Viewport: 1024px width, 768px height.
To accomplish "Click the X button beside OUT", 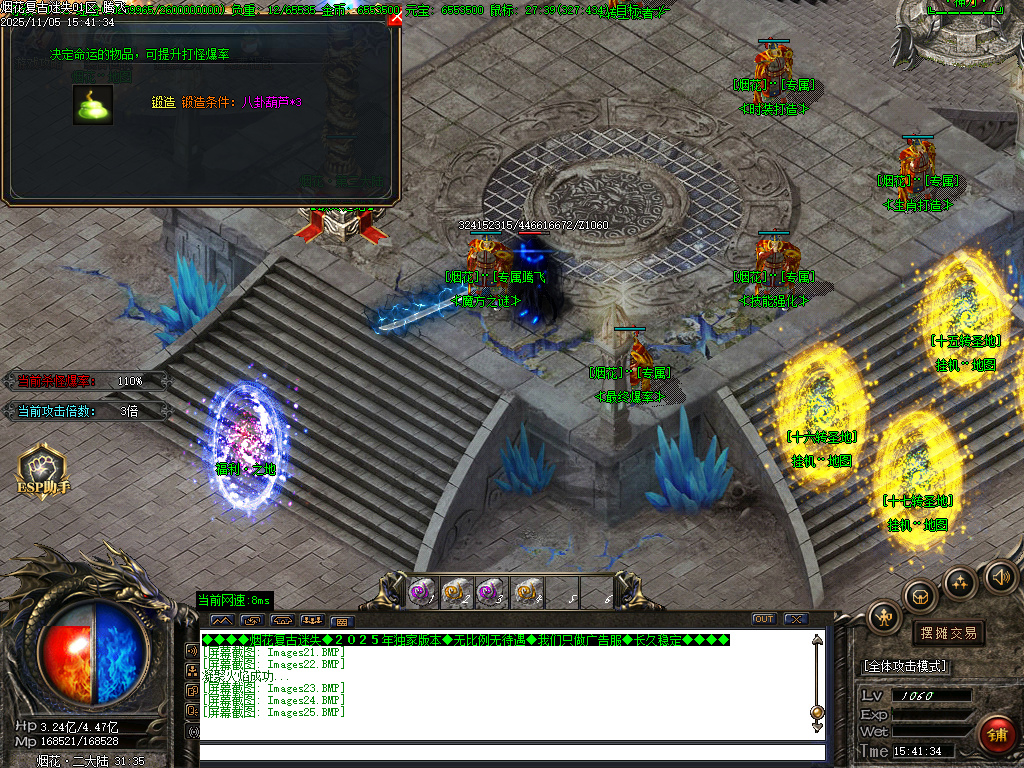I will [x=796, y=619].
